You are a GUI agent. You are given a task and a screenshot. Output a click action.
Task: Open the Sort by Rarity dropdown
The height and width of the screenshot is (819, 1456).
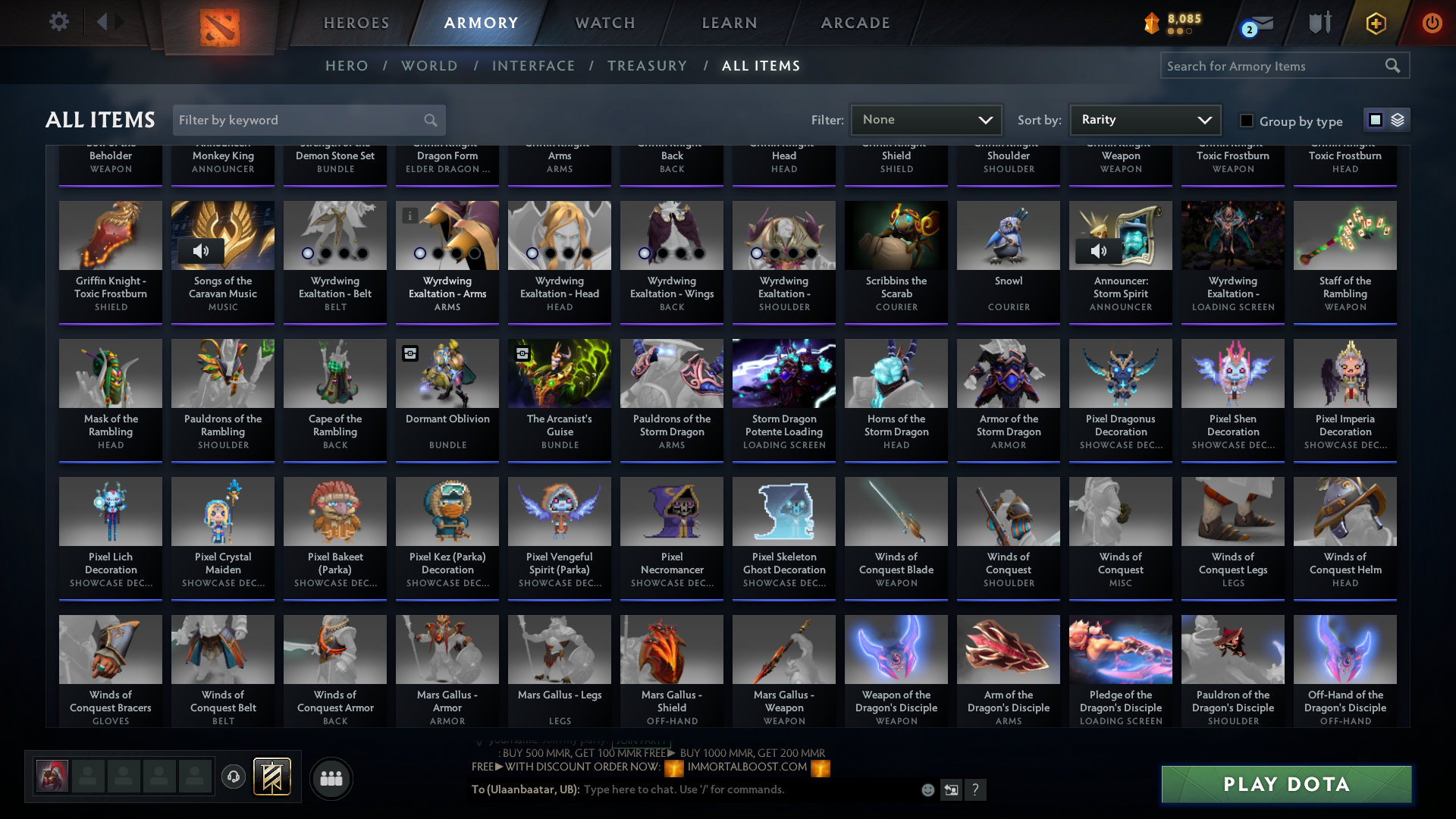click(1144, 119)
